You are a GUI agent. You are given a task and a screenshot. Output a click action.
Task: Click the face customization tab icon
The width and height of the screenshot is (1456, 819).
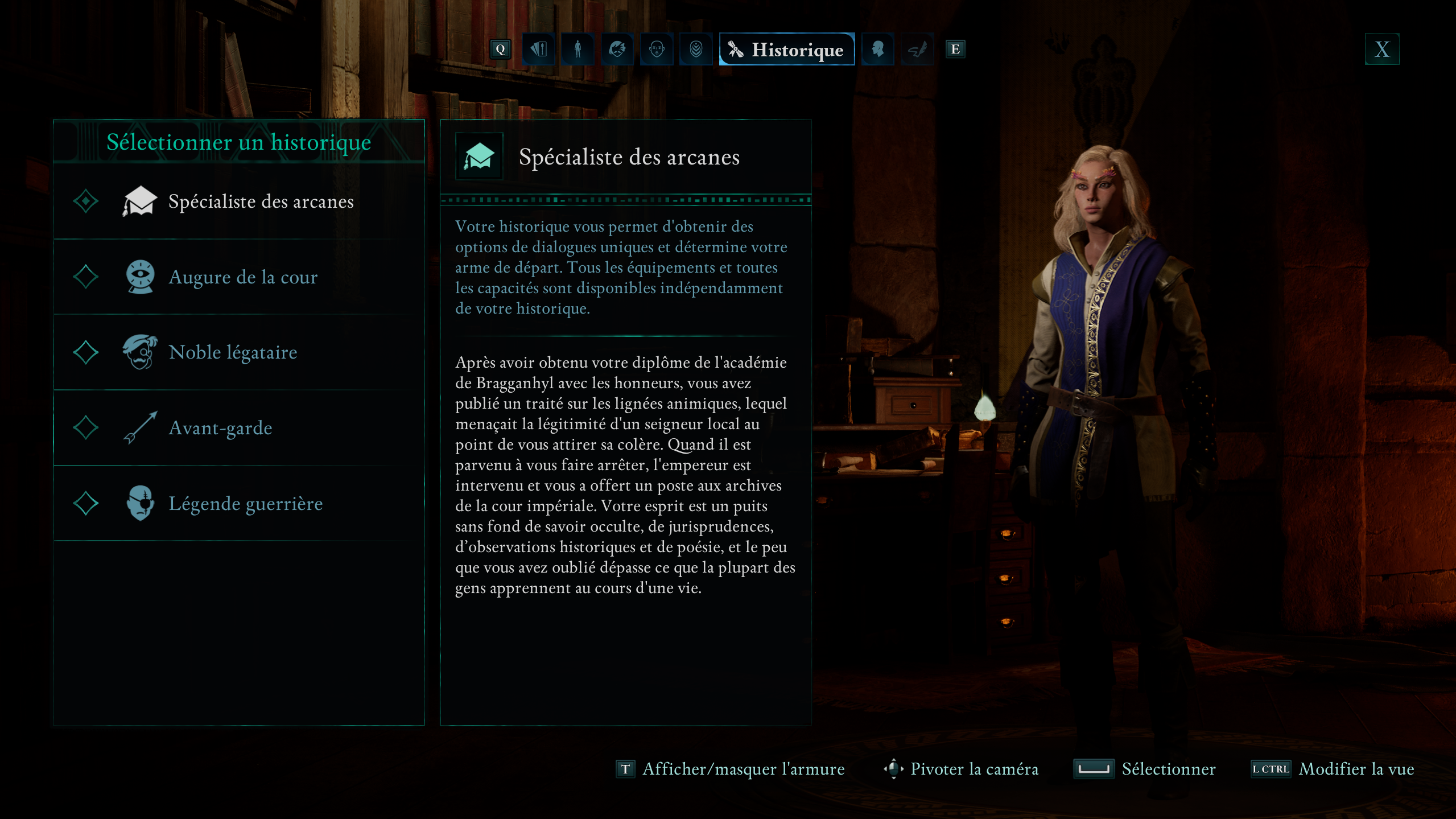point(655,50)
